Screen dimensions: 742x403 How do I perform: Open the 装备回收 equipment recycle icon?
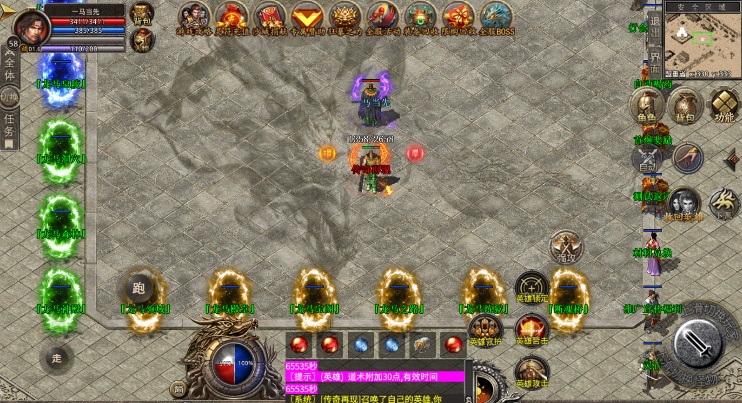click(x=420, y=17)
